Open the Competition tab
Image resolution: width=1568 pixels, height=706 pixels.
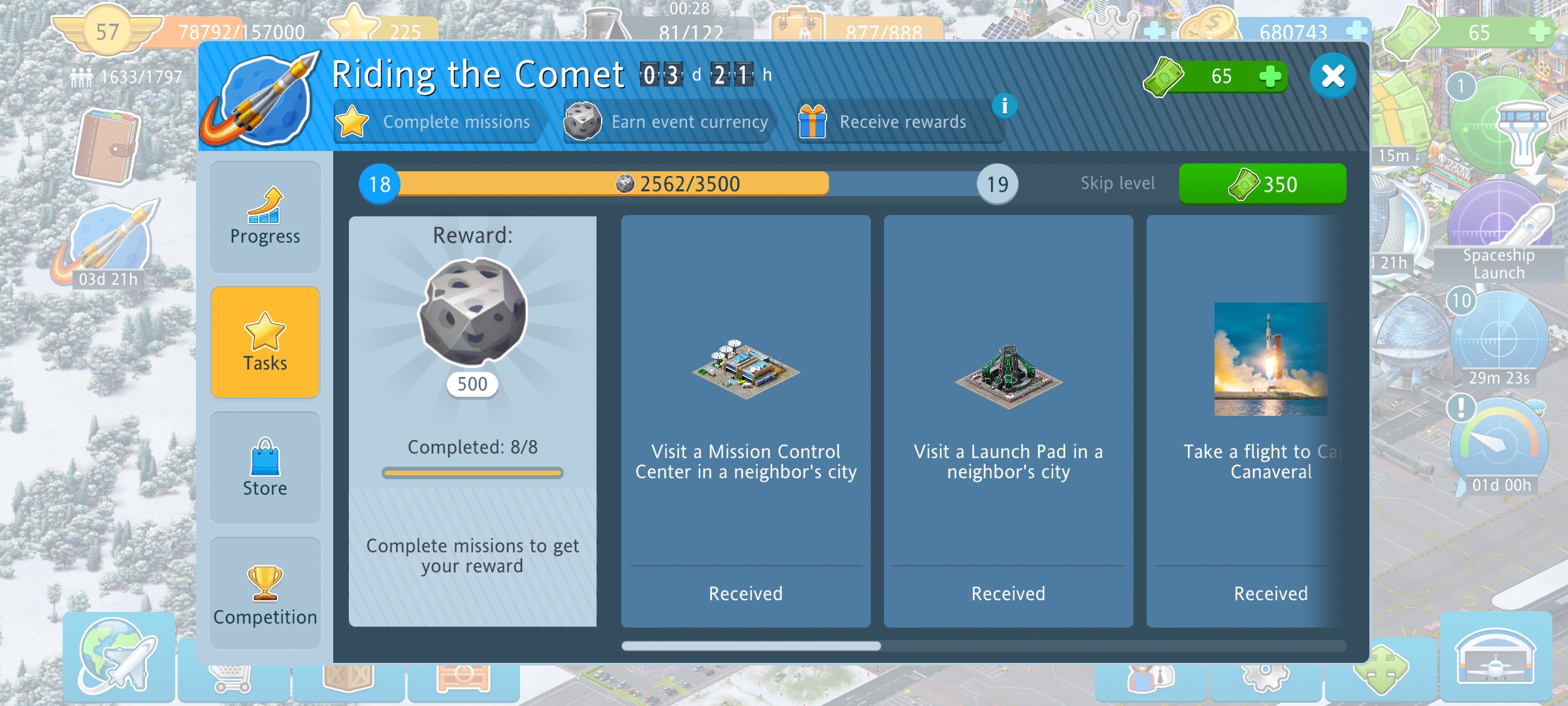(x=265, y=593)
